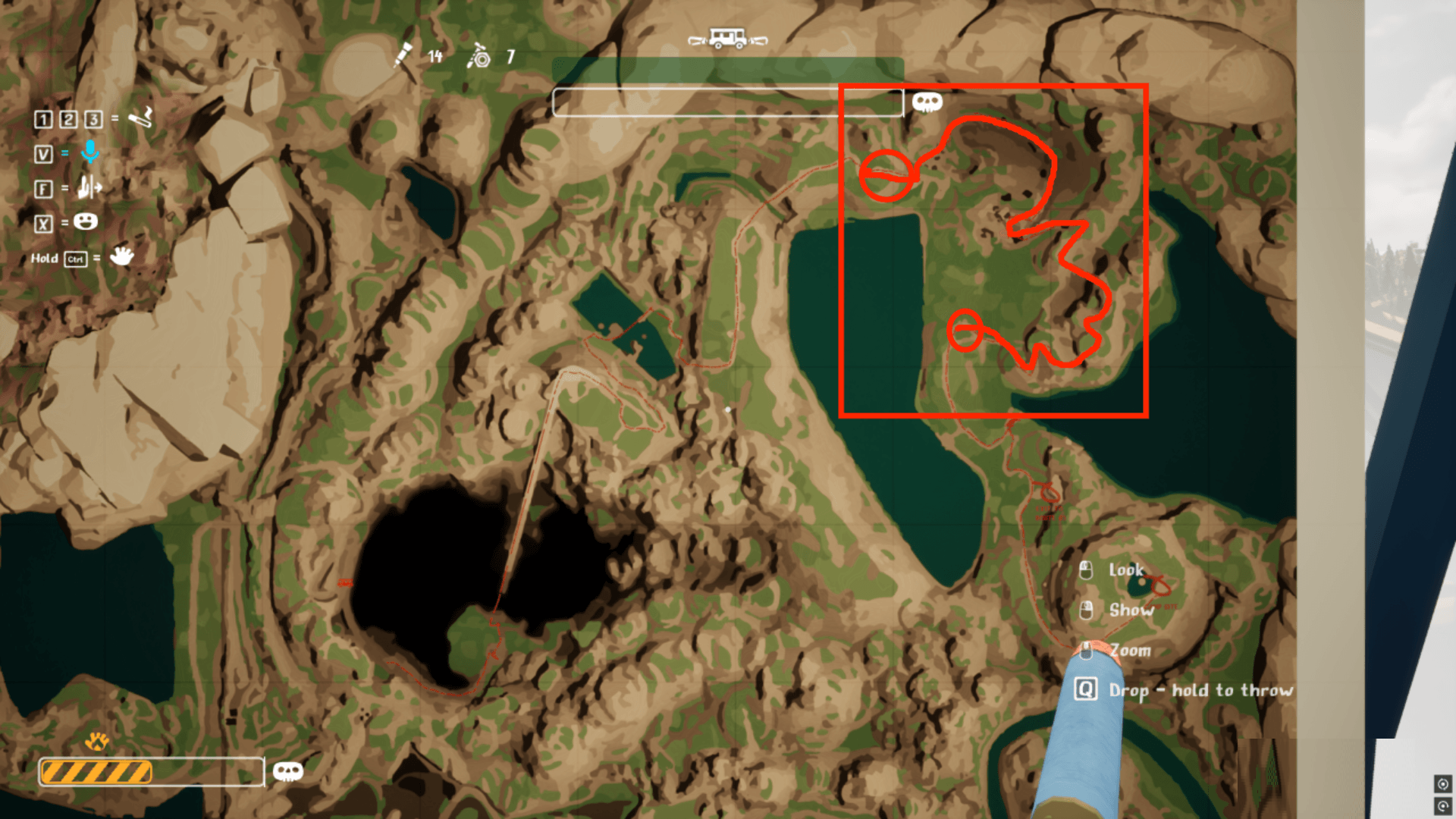Select the waving hand icon

tap(121, 256)
